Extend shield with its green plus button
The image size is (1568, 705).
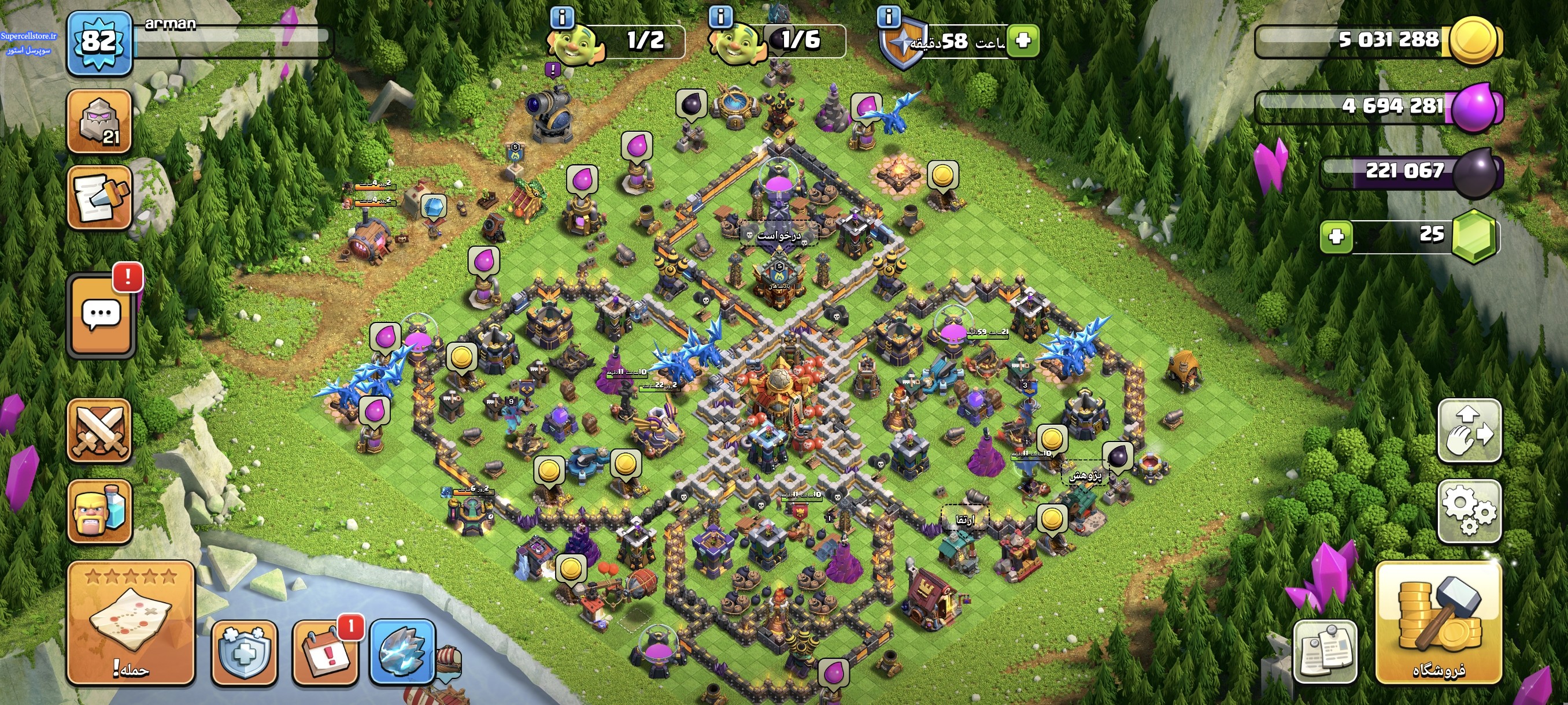(1023, 41)
